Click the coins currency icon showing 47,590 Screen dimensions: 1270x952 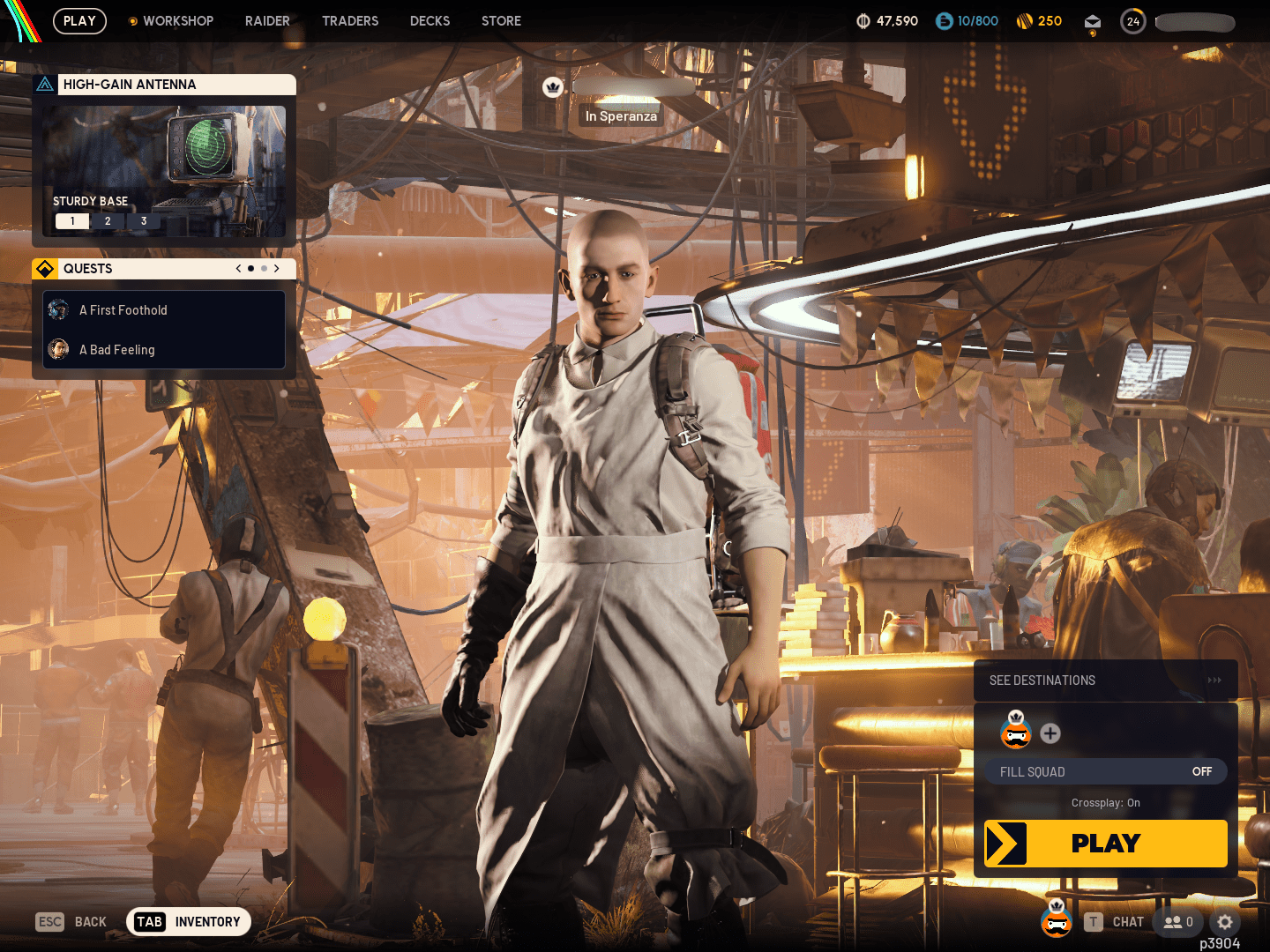[x=862, y=20]
